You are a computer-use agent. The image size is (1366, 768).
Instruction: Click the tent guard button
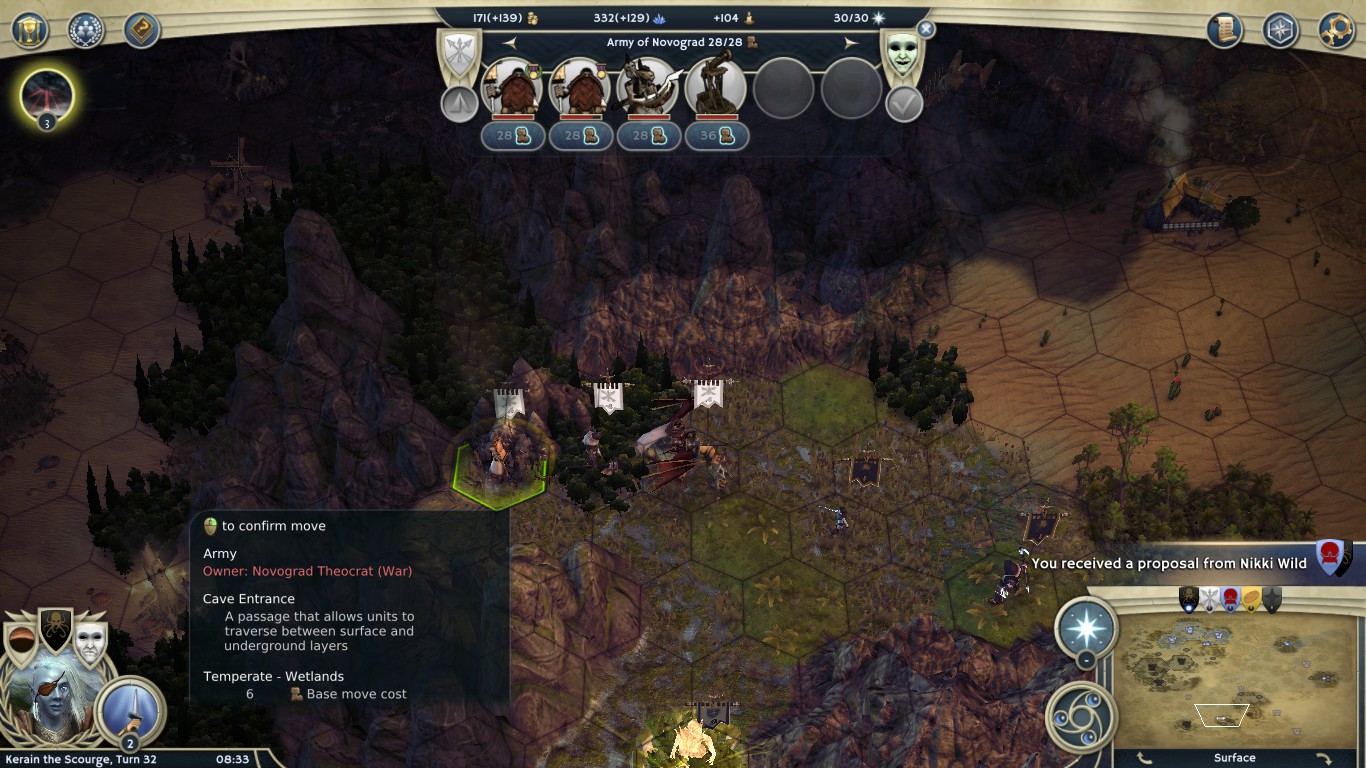459,104
